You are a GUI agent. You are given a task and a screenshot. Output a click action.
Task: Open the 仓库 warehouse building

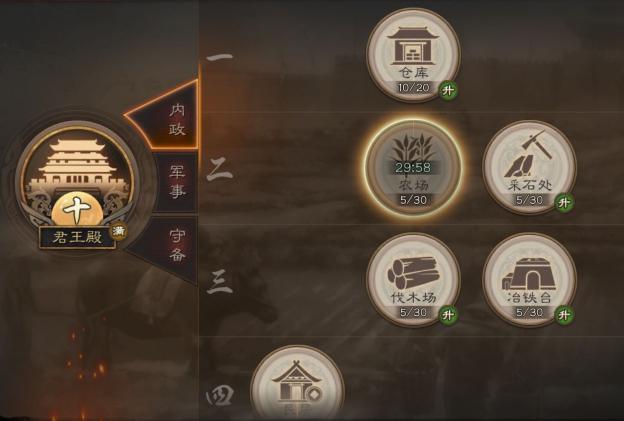point(412,54)
